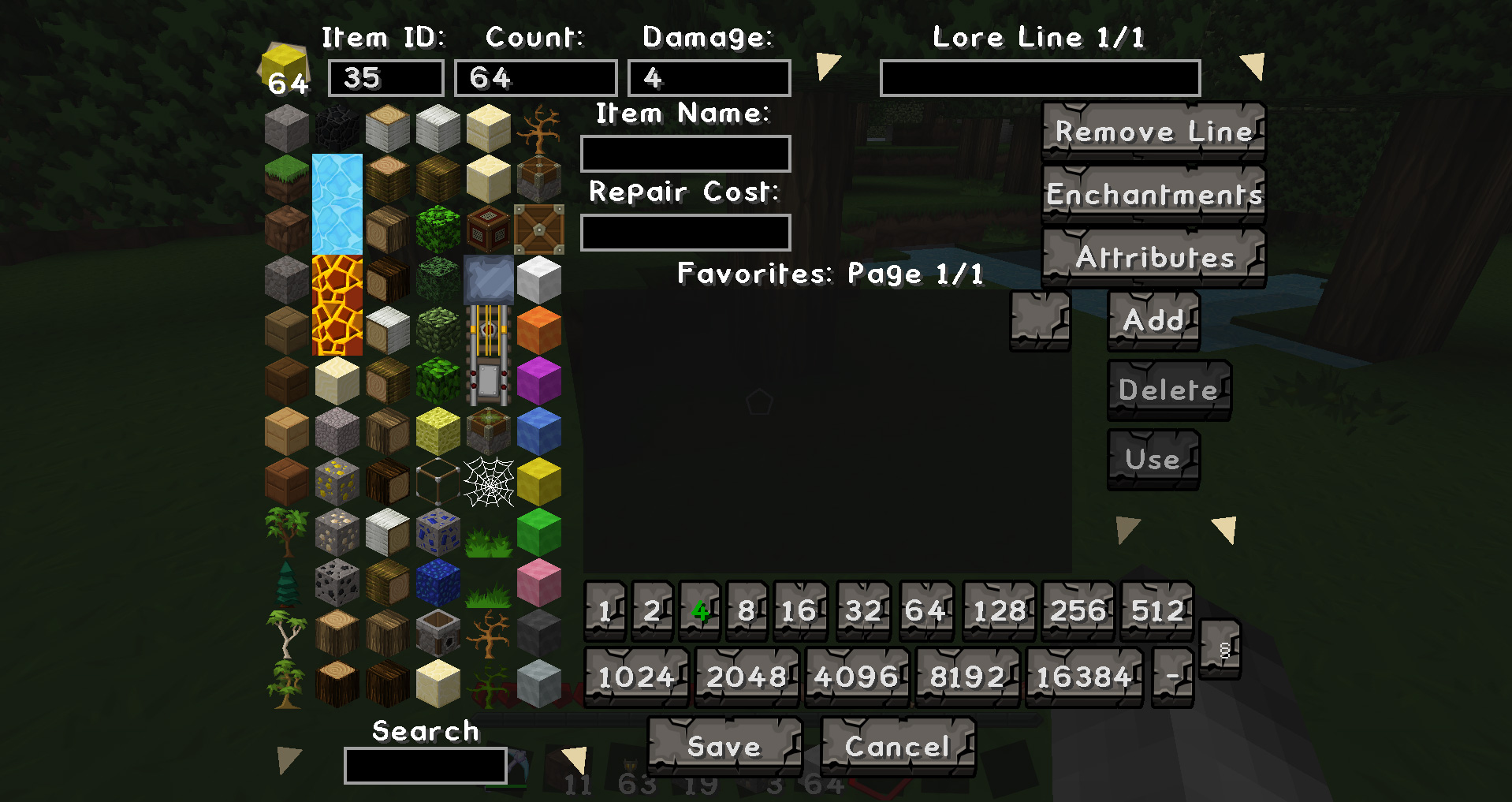Image resolution: width=1512 pixels, height=802 pixels.
Task: Pick the dead bush item
Action: pos(489,633)
